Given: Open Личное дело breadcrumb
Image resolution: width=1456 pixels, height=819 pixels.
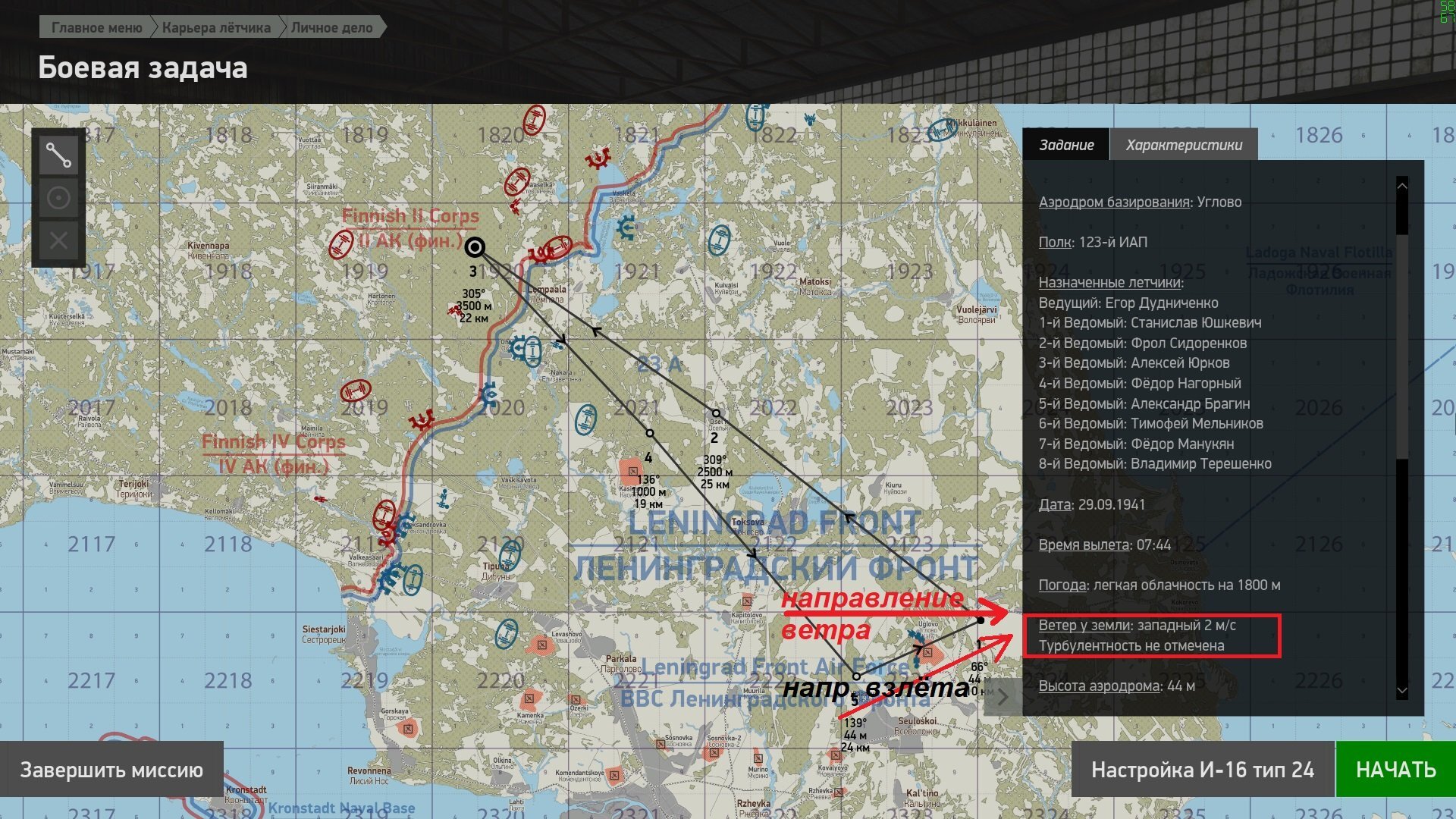Looking at the screenshot, I should pyautogui.click(x=331, y=28).
